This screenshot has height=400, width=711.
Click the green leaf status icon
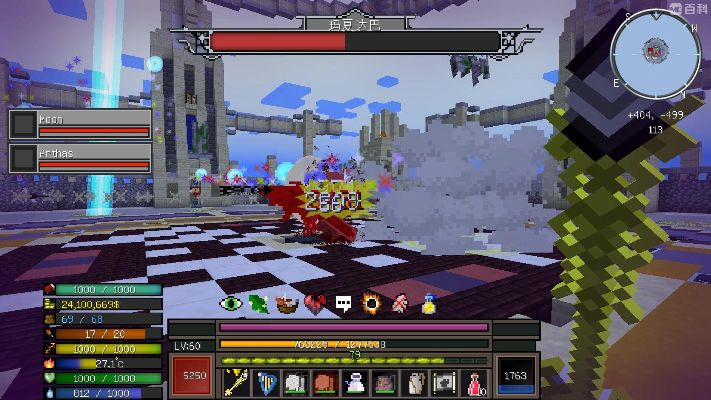tap(259, 303)
